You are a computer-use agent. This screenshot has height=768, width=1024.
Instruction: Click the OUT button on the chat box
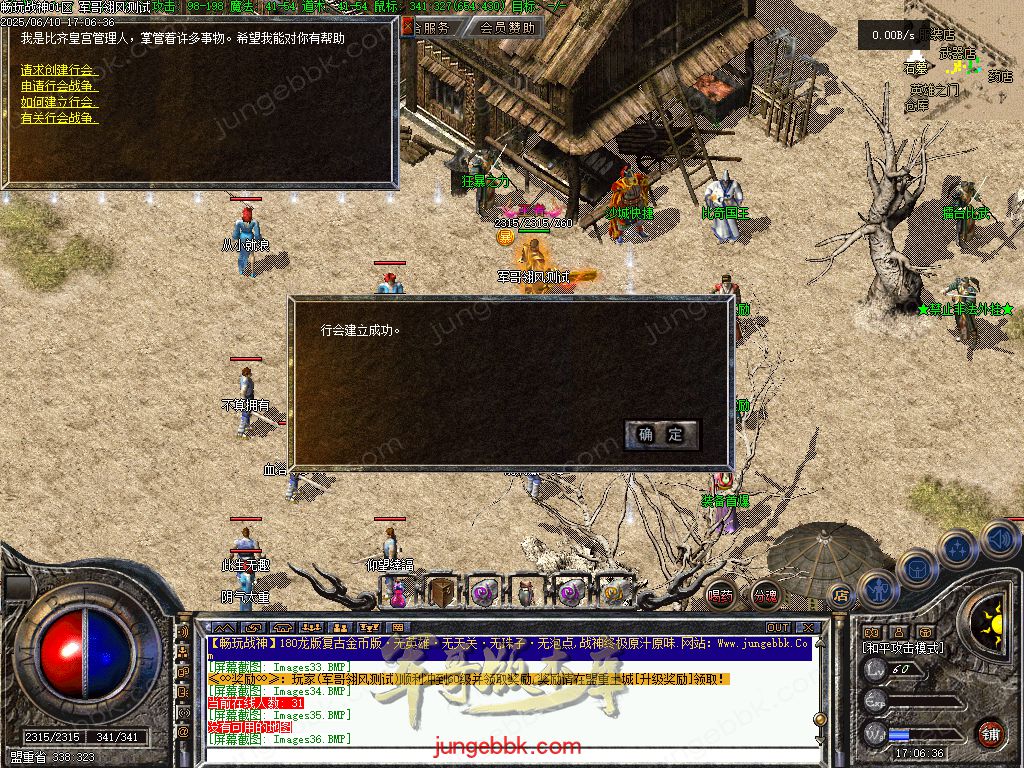pyautogui.click(x=778, y=628)
